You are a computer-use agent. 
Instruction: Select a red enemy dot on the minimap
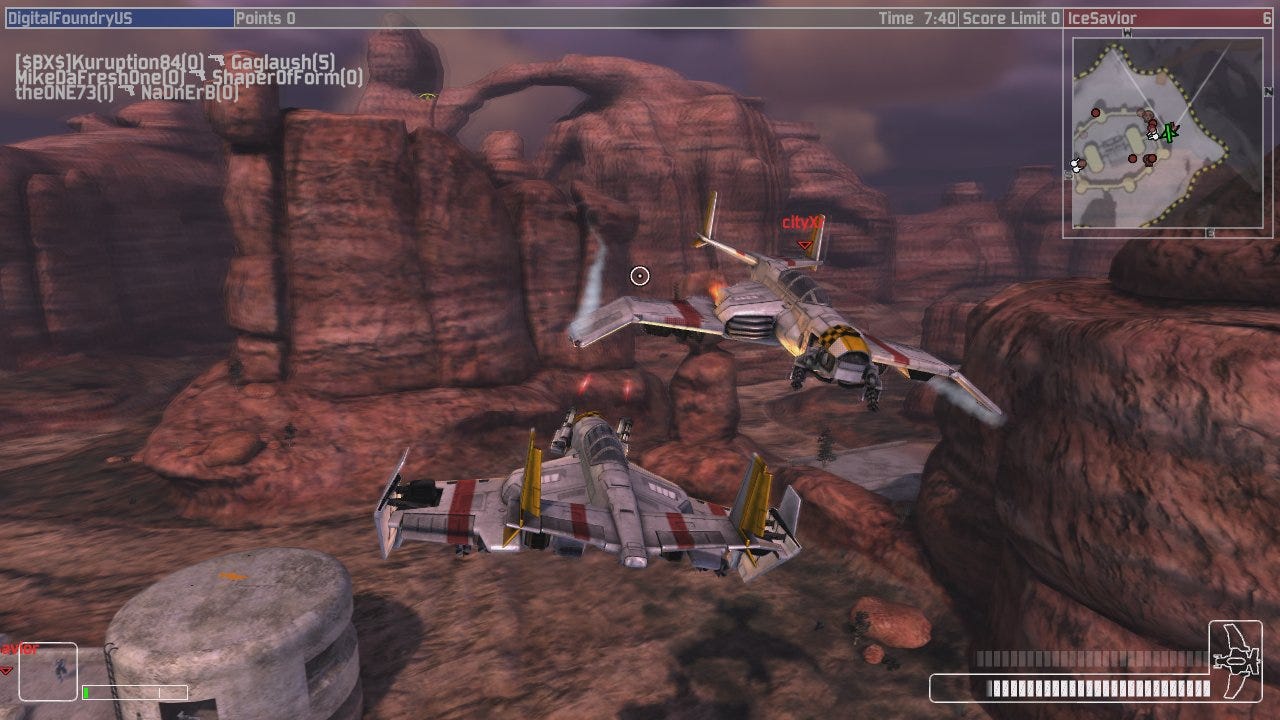point(1096,112)
